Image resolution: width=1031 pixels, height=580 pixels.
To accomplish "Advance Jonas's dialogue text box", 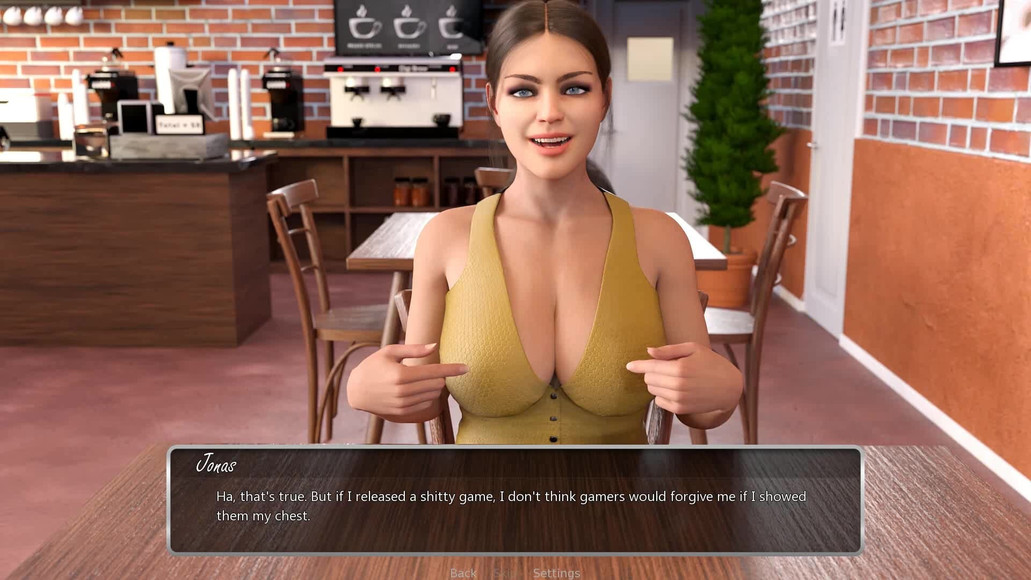I will tap(514, 500).
